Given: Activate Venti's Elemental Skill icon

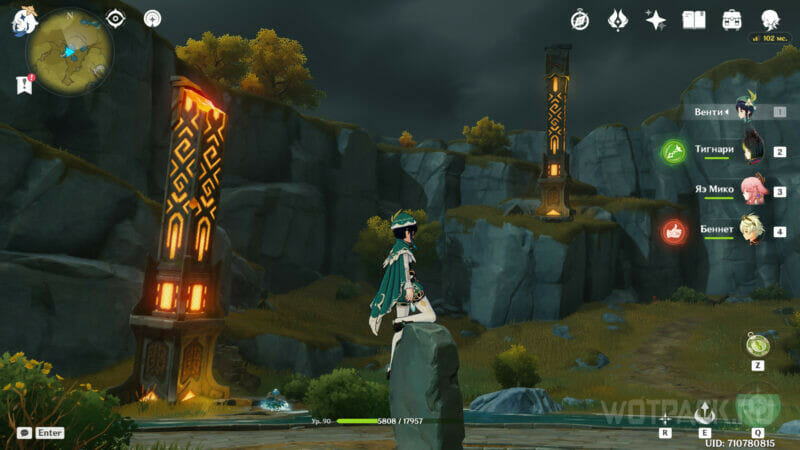Looking at the screenshot, I should tap(705, 410).
